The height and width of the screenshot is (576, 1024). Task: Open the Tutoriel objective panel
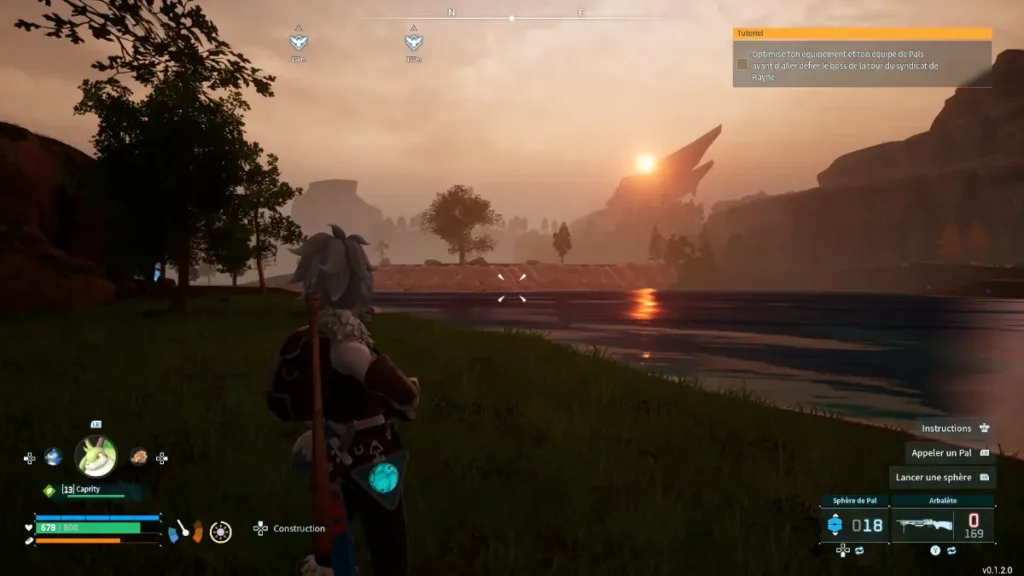click(862, 33)
